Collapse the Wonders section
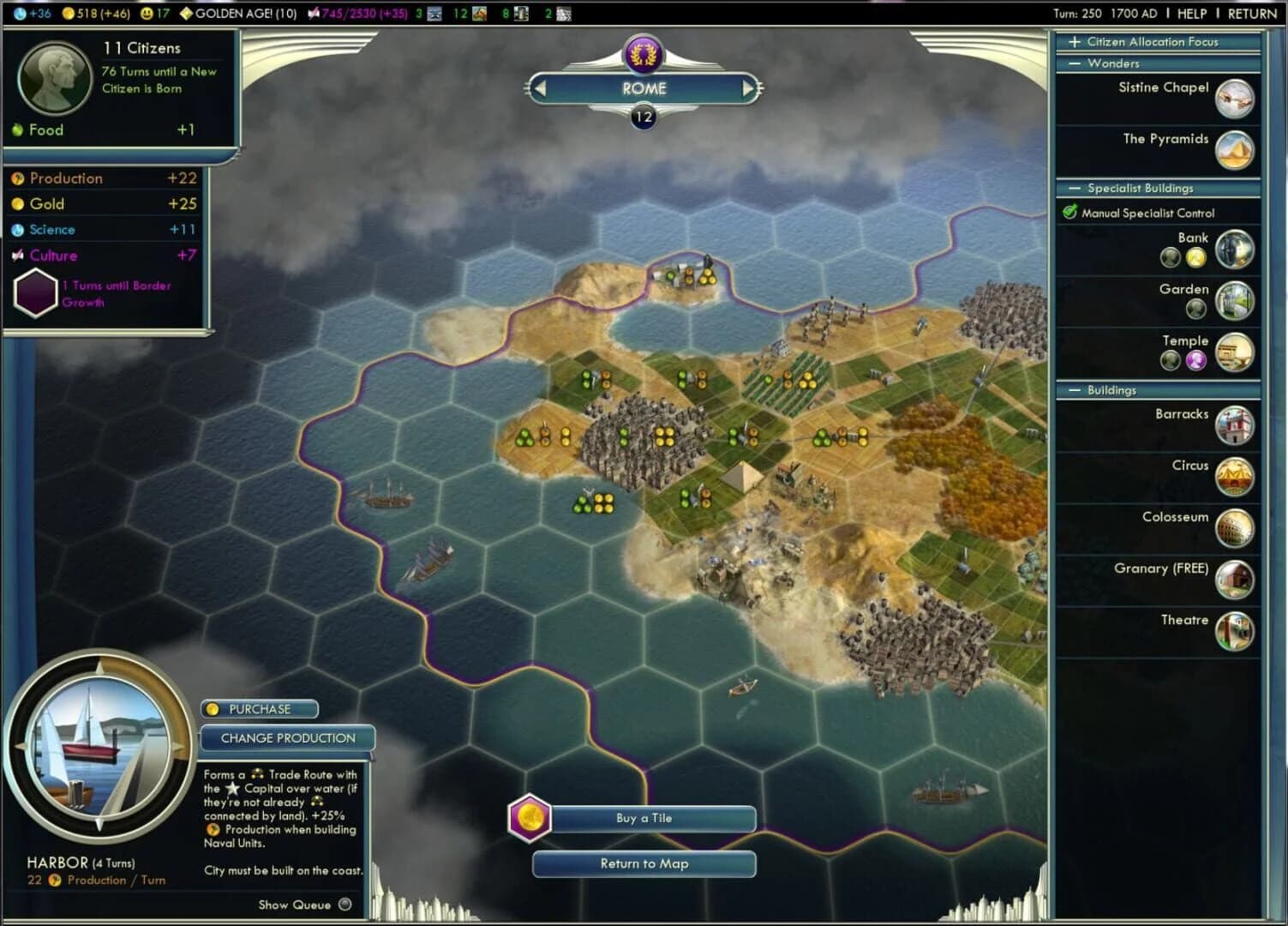This screenshot has width=1288, height=926. [x=1074, y=63]
